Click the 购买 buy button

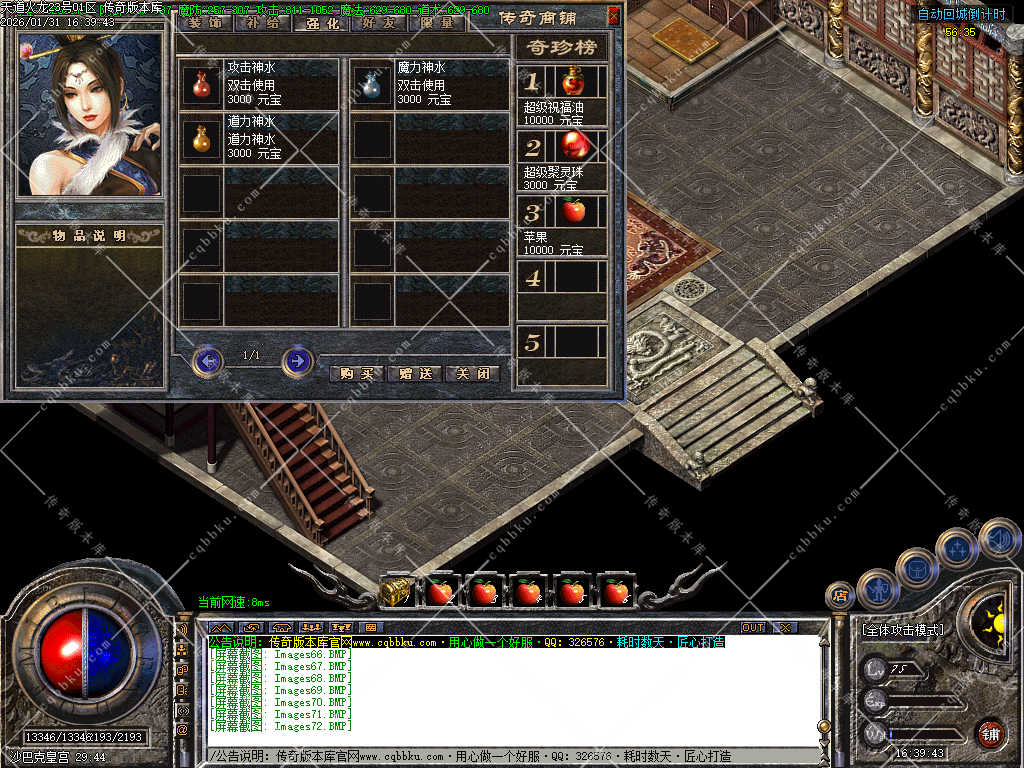tap(357, 373)
